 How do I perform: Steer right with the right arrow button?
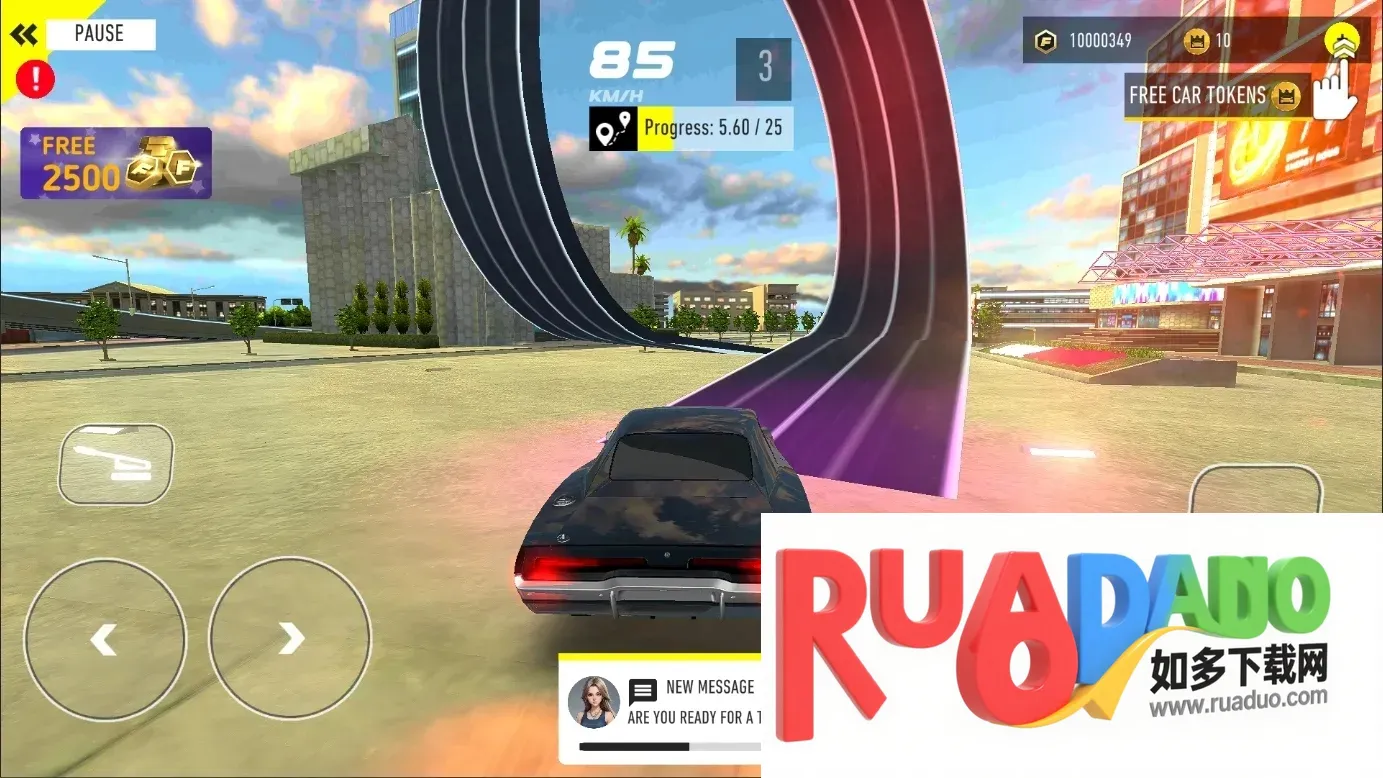pos(290,638)
